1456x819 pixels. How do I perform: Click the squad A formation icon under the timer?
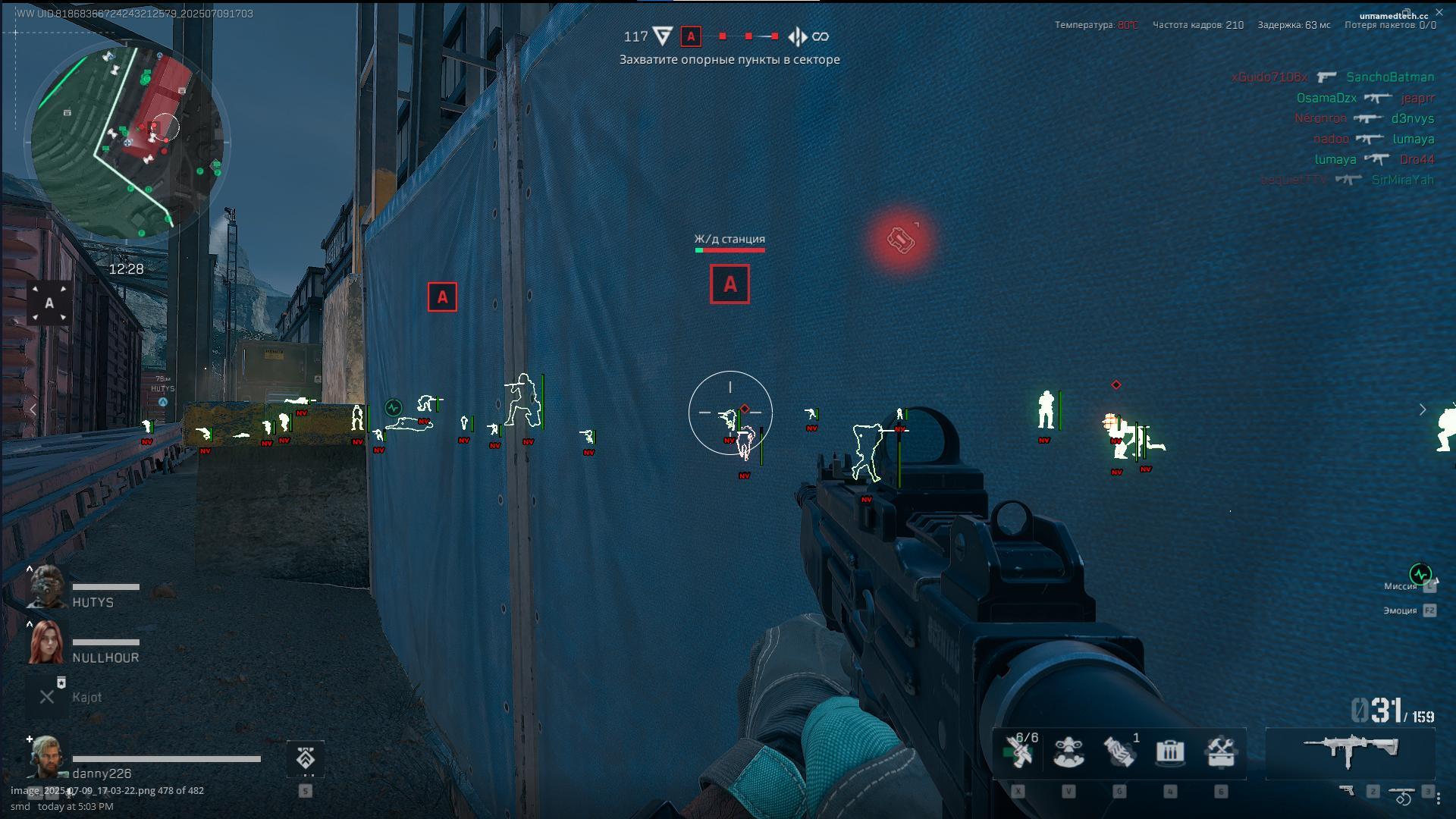click(49, 303)
